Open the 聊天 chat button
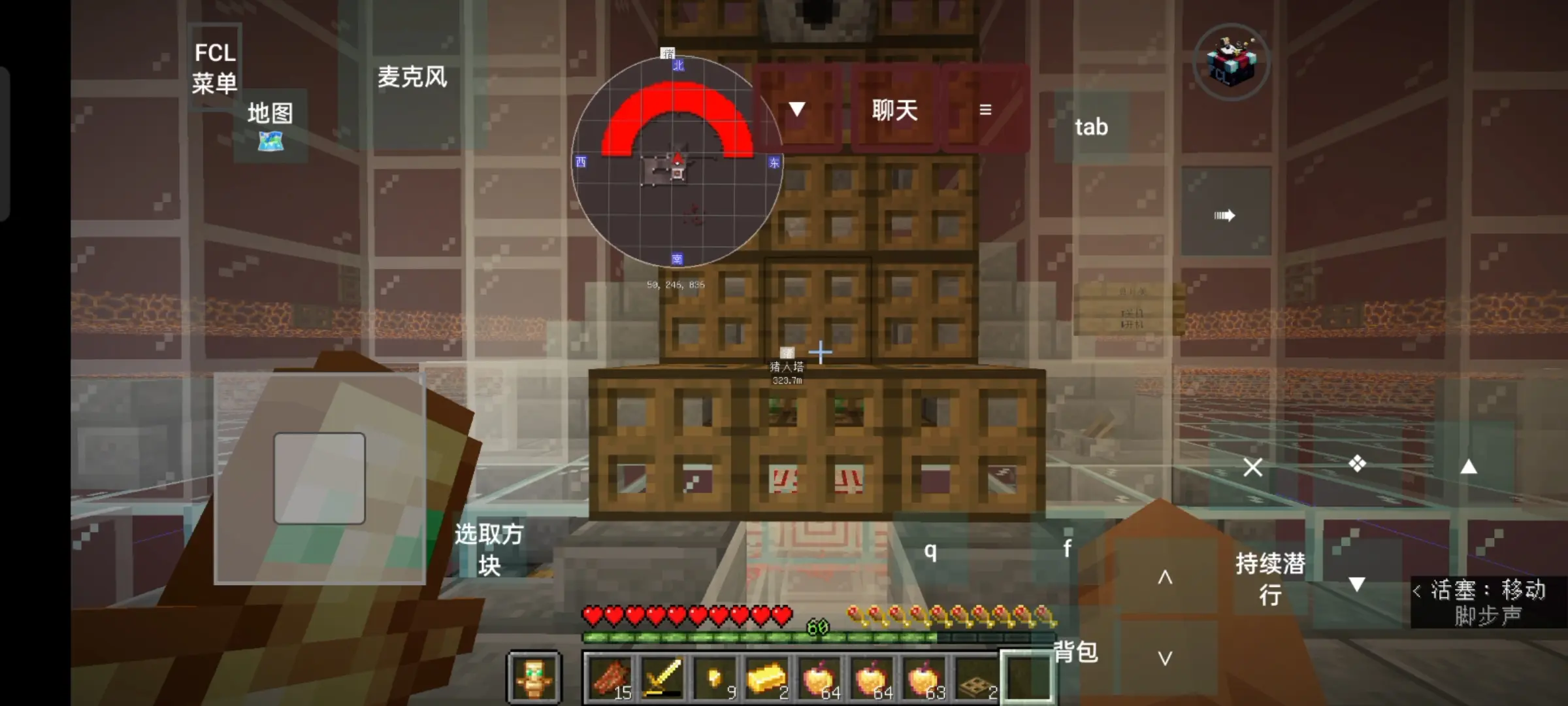The width and height of the screenshot is (1568, 706). pos(894,110)
